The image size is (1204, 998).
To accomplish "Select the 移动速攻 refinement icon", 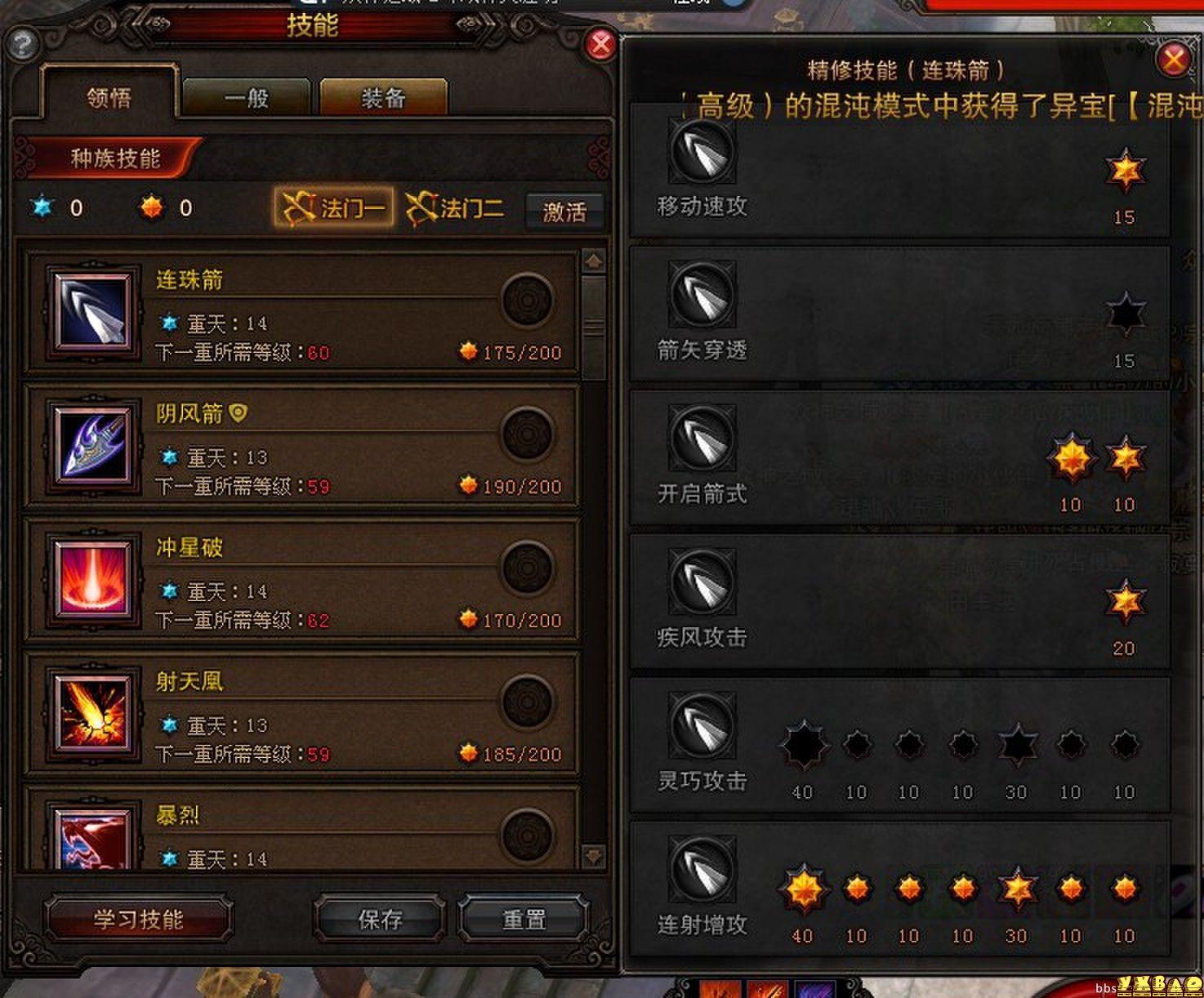I will pyautogui.click(x=702, y=151).
